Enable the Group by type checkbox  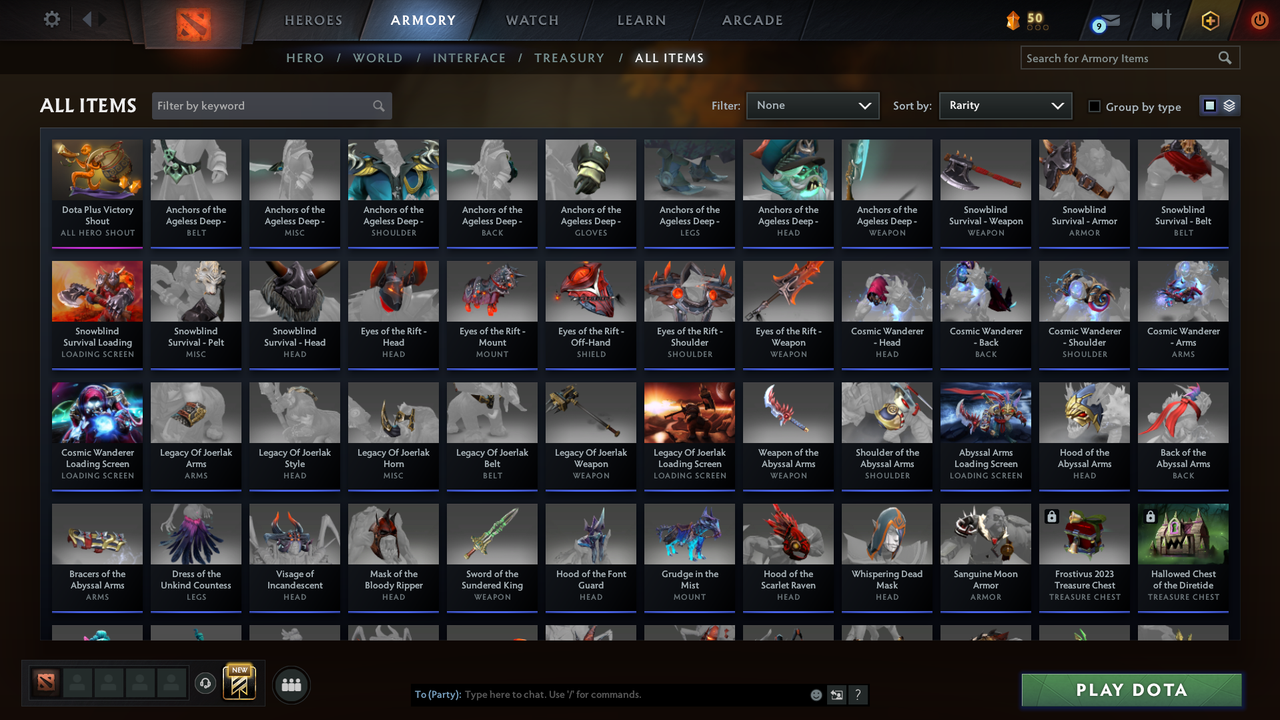(1094, 106)
